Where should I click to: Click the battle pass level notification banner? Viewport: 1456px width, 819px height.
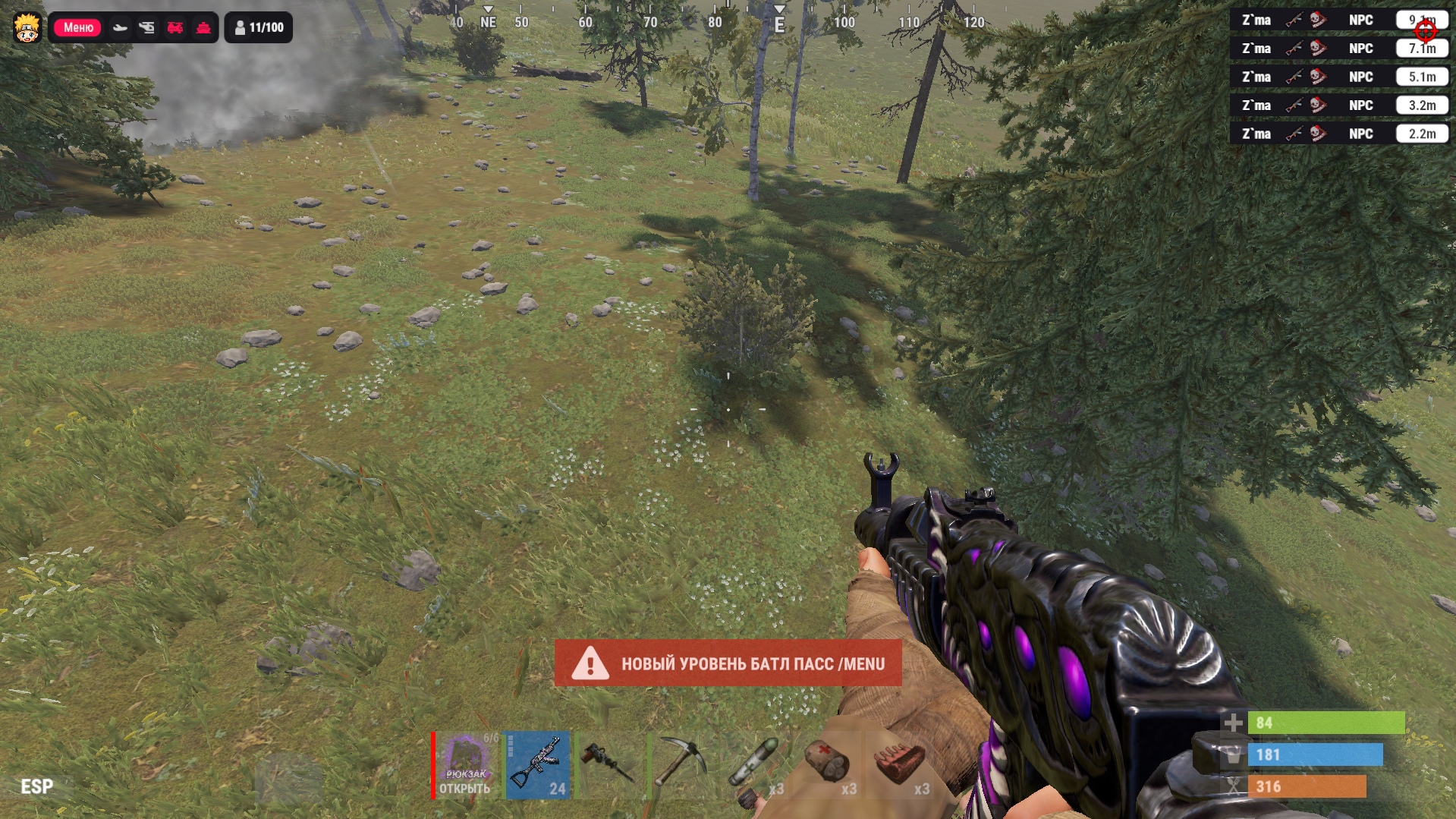pos(728,663)
